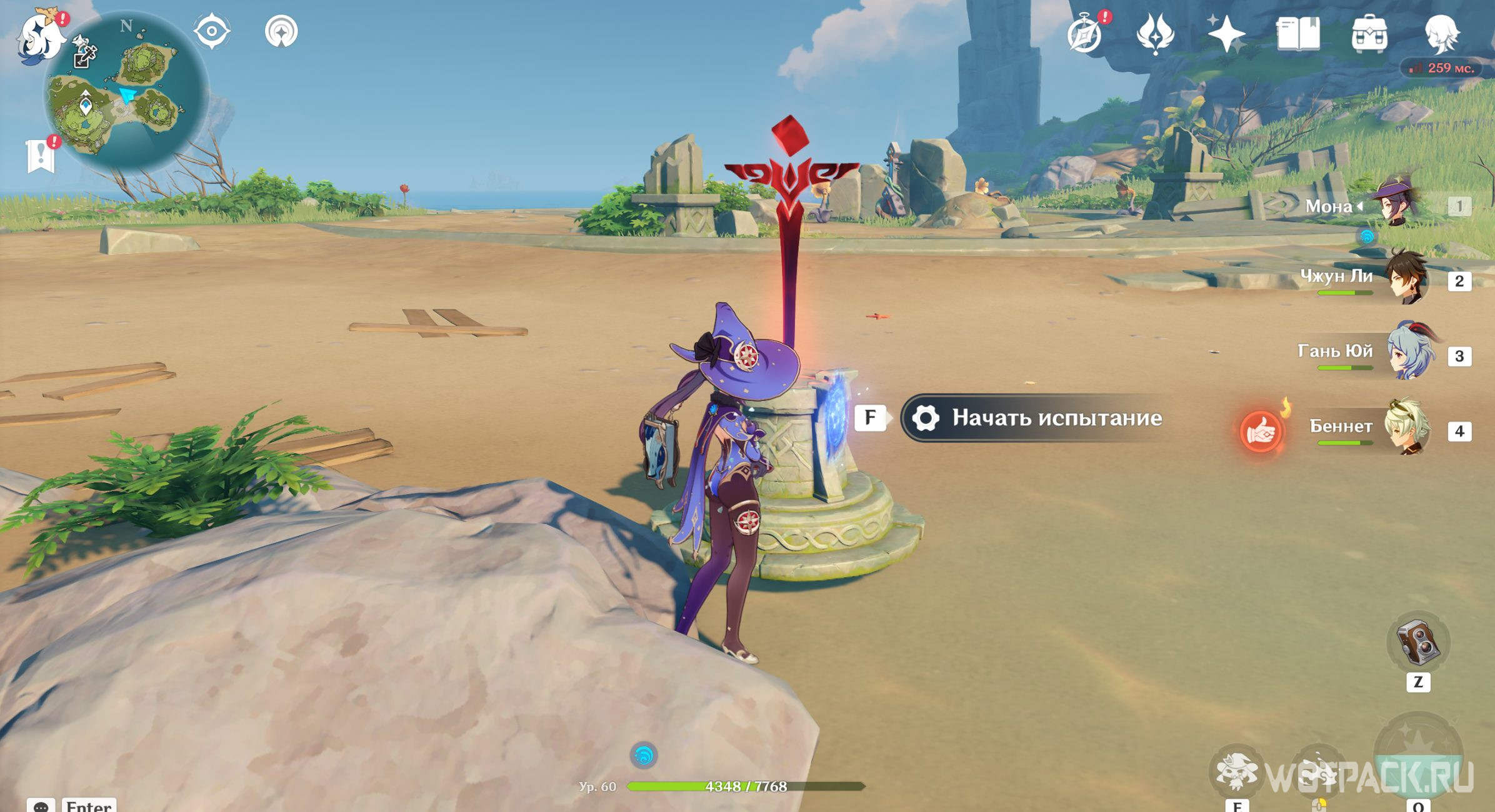The width and height of the screenshot is (1495, 812).
Task: Use the Kamera gadget icon
Action: tap(1417, 643)
